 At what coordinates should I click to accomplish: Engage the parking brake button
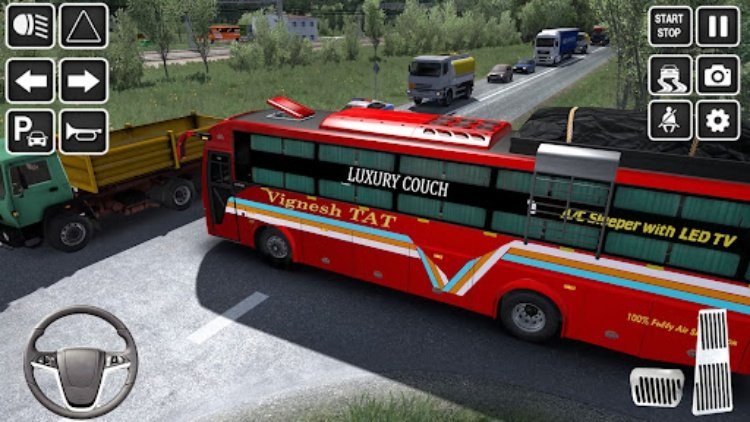30,132
